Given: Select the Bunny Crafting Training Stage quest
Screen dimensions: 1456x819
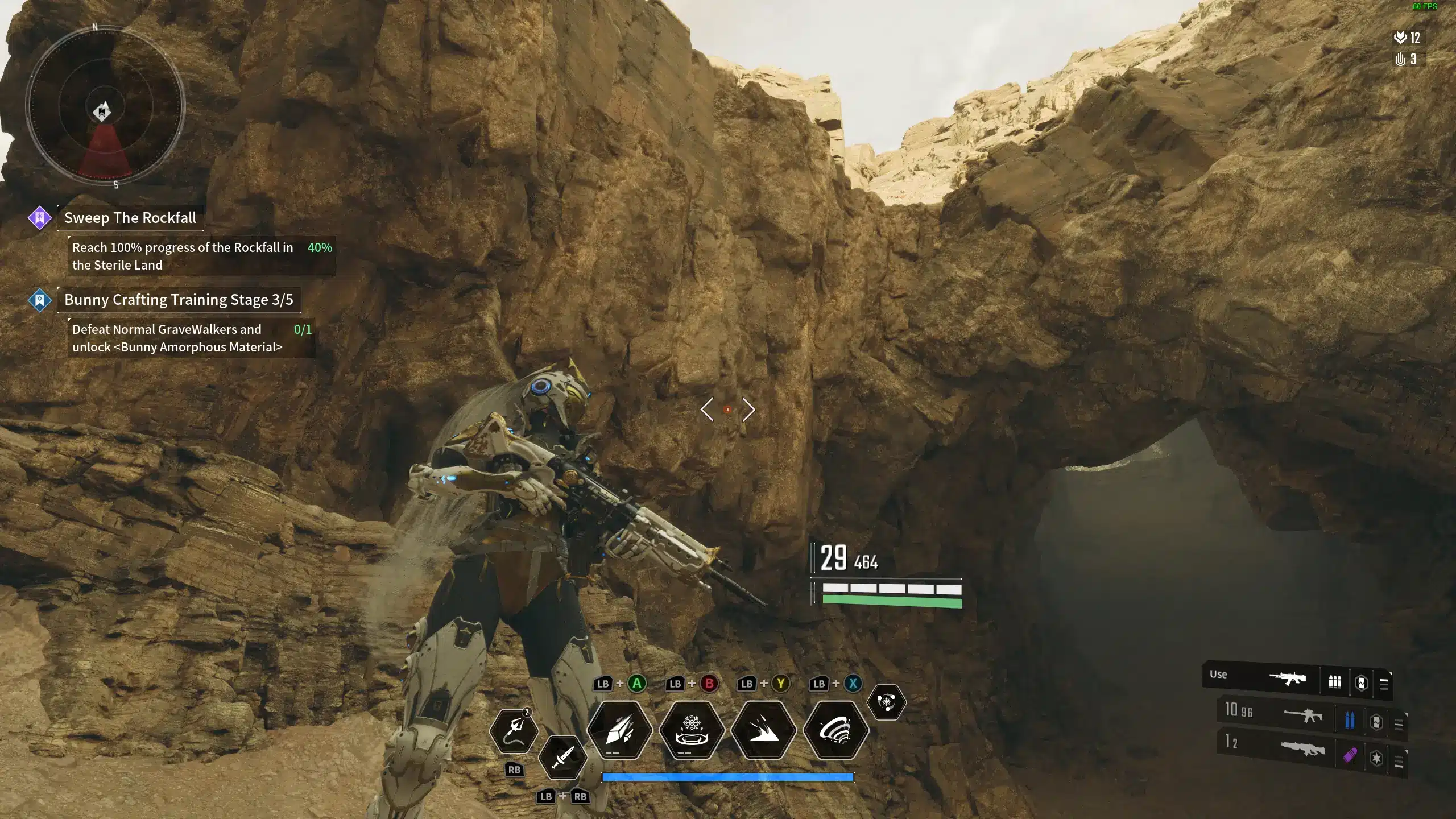Looking at the screenshot, I should point(178,300).
